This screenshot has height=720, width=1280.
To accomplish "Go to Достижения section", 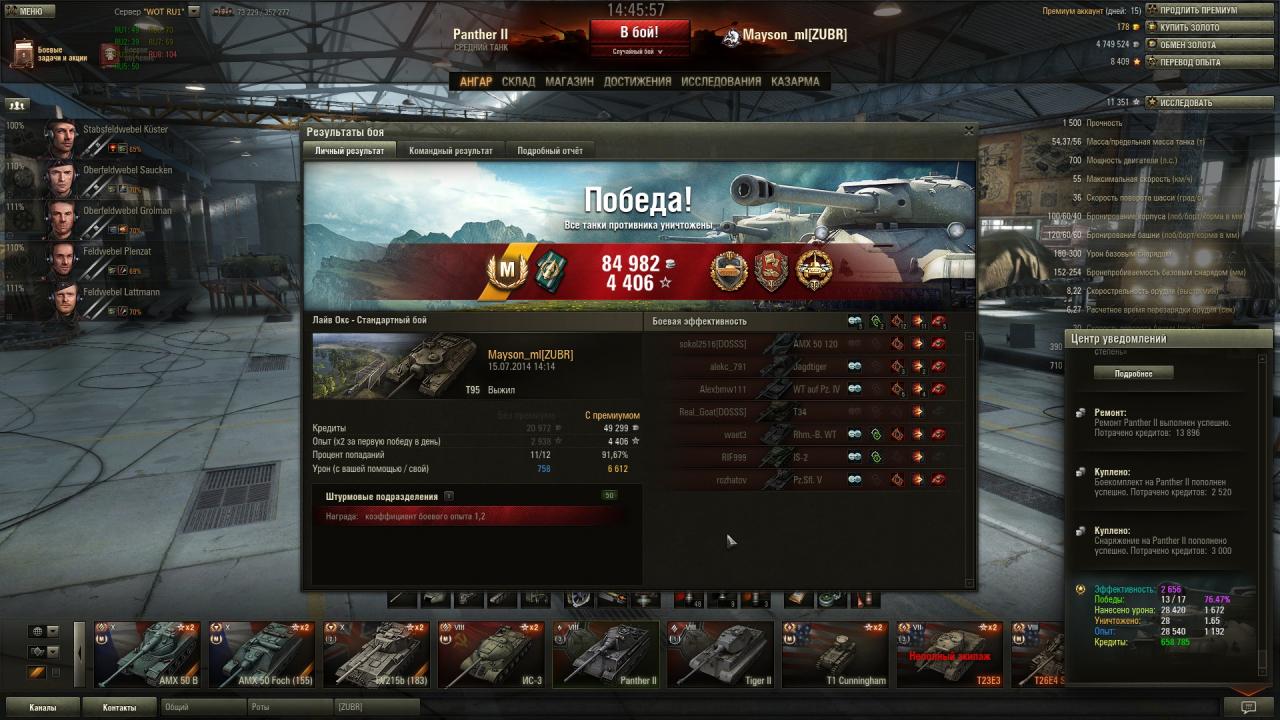I will [637, 82].
